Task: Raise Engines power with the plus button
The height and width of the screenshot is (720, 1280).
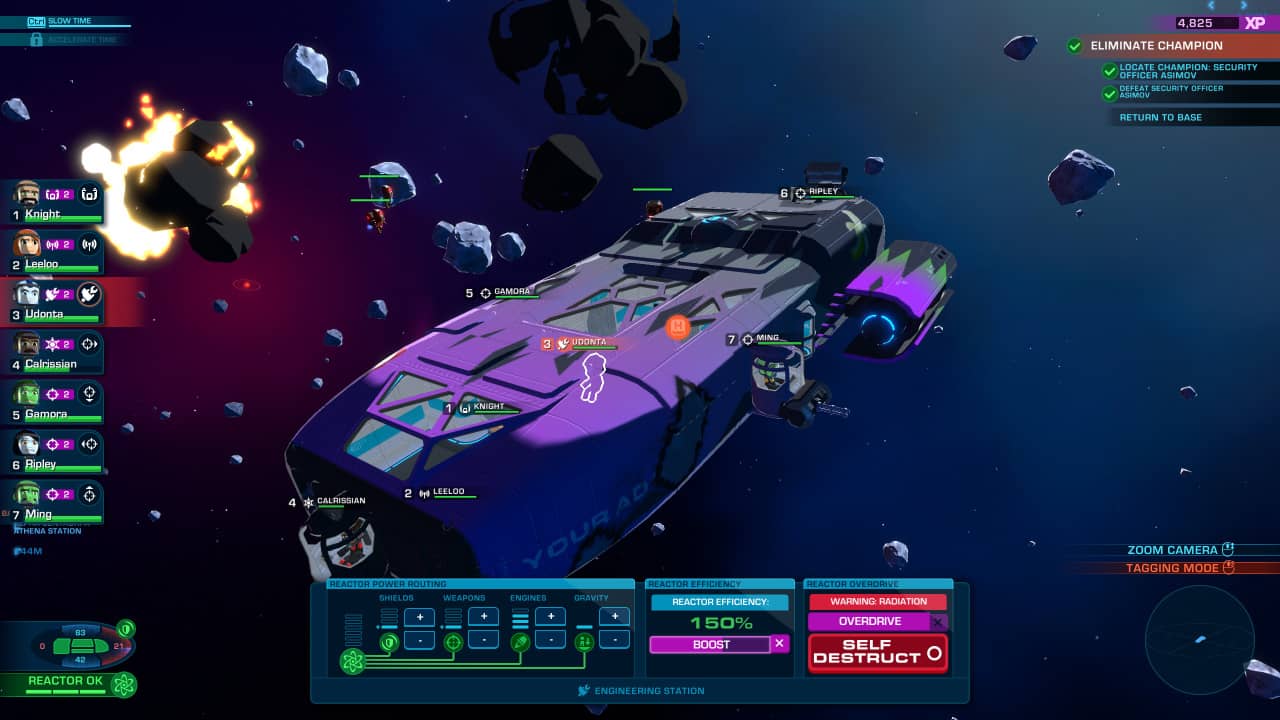Action: coord(550,618)
